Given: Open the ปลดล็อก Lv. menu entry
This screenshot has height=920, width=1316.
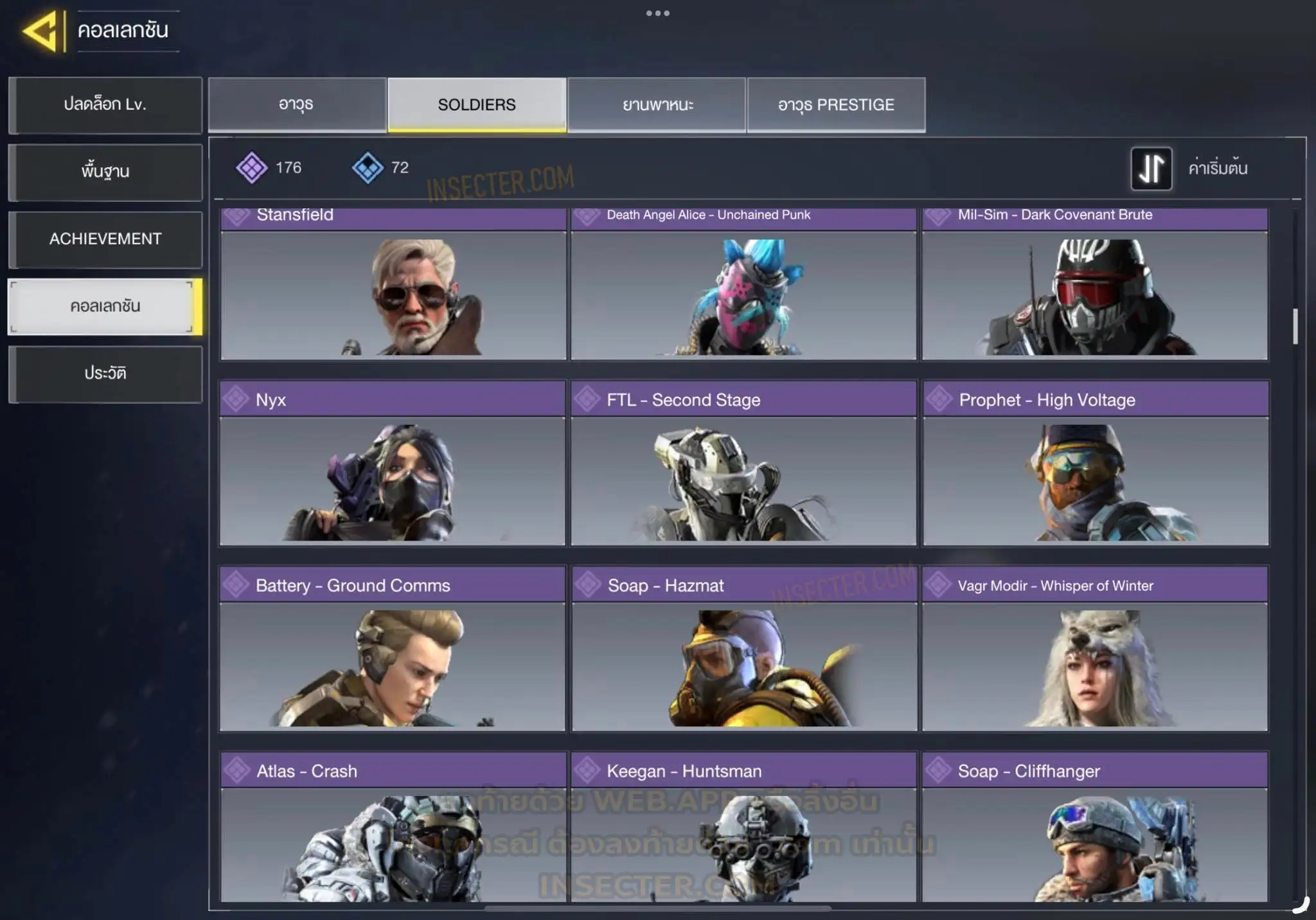Looking at the screenshot, I should coord(105,105).
